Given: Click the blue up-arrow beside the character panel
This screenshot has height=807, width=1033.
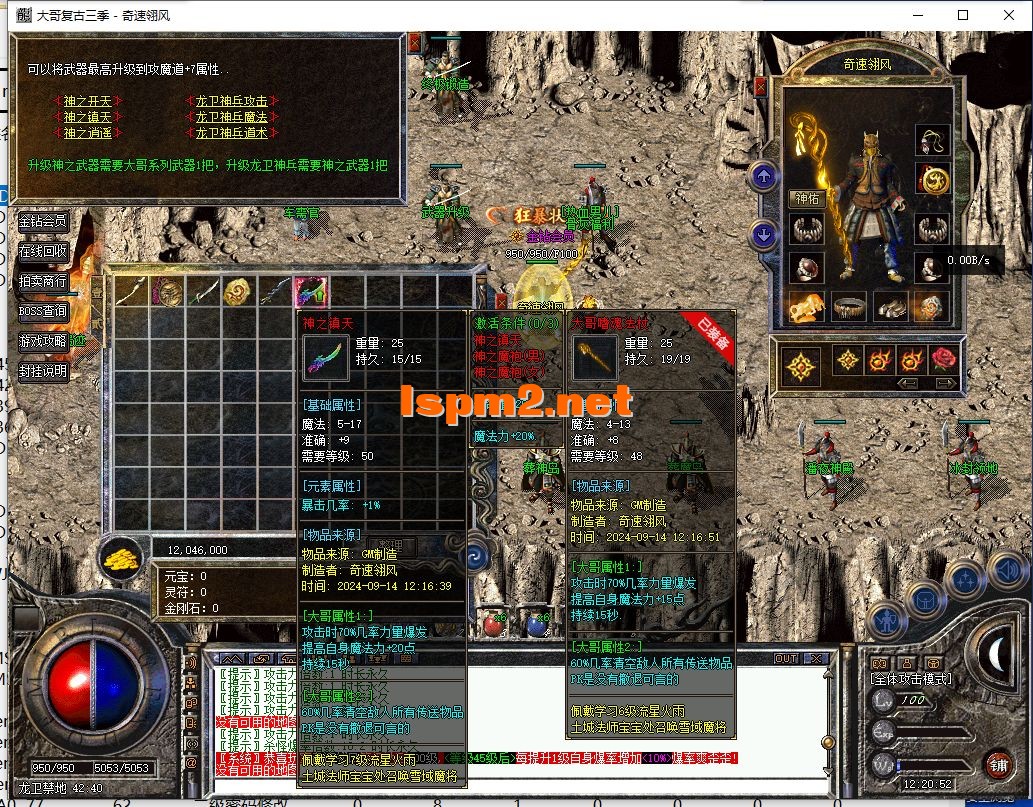Looking at the screenshot, I should 764,177.
